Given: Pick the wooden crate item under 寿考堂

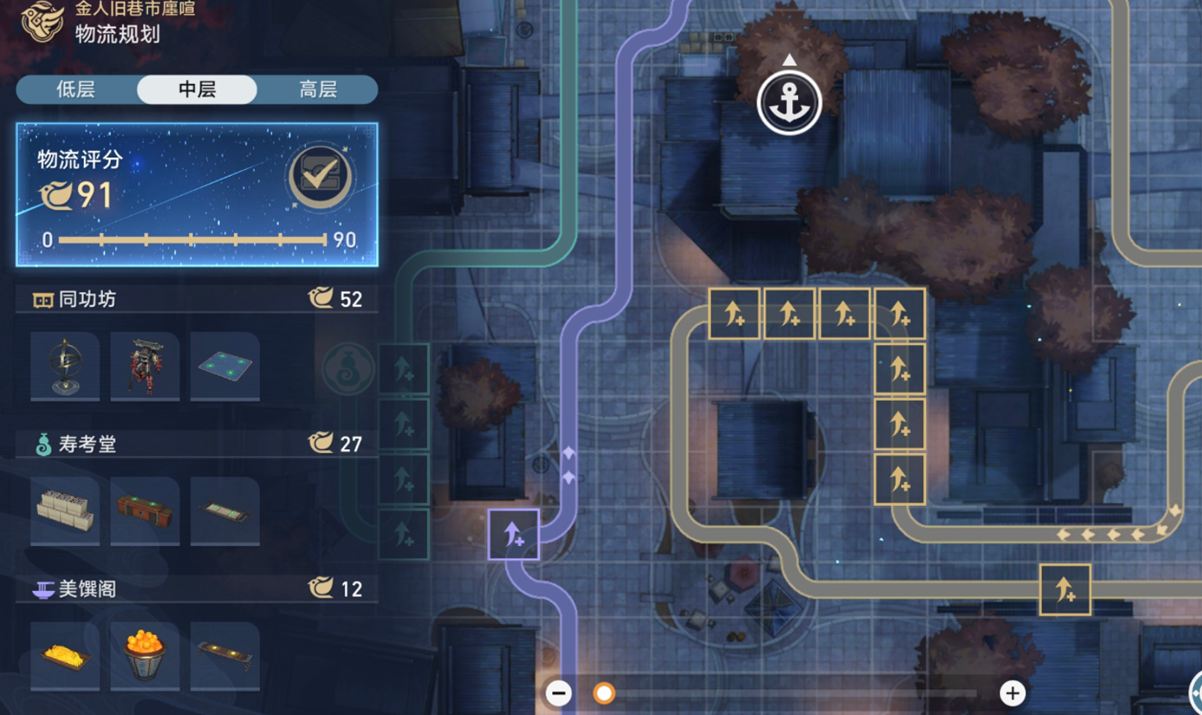Looking at the screenshot, I should point(145,511).
